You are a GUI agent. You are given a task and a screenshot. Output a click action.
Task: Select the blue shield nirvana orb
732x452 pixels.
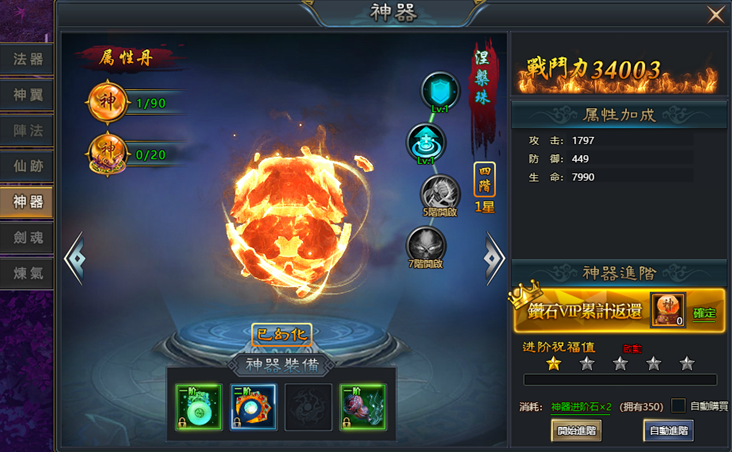click(439, 92)
